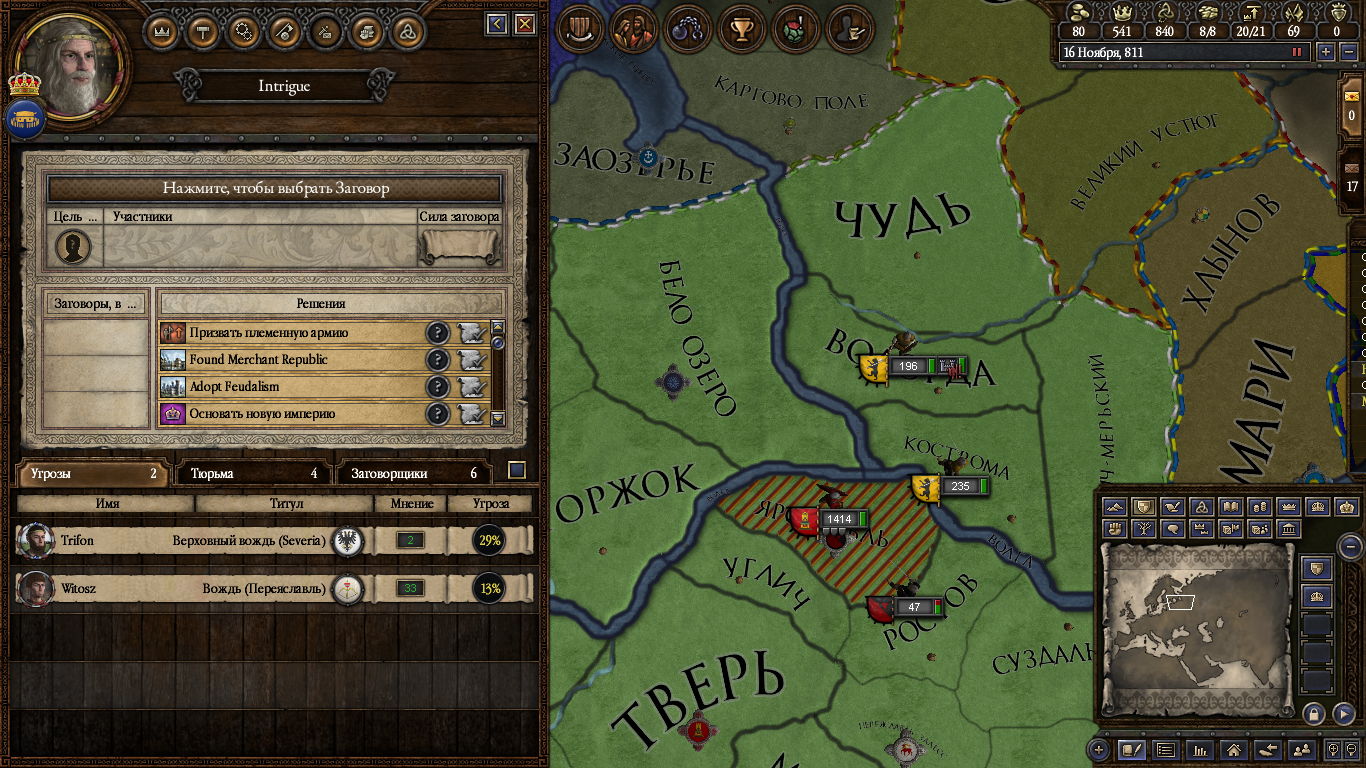Click the plot selection banner

(x=275, y=188)
